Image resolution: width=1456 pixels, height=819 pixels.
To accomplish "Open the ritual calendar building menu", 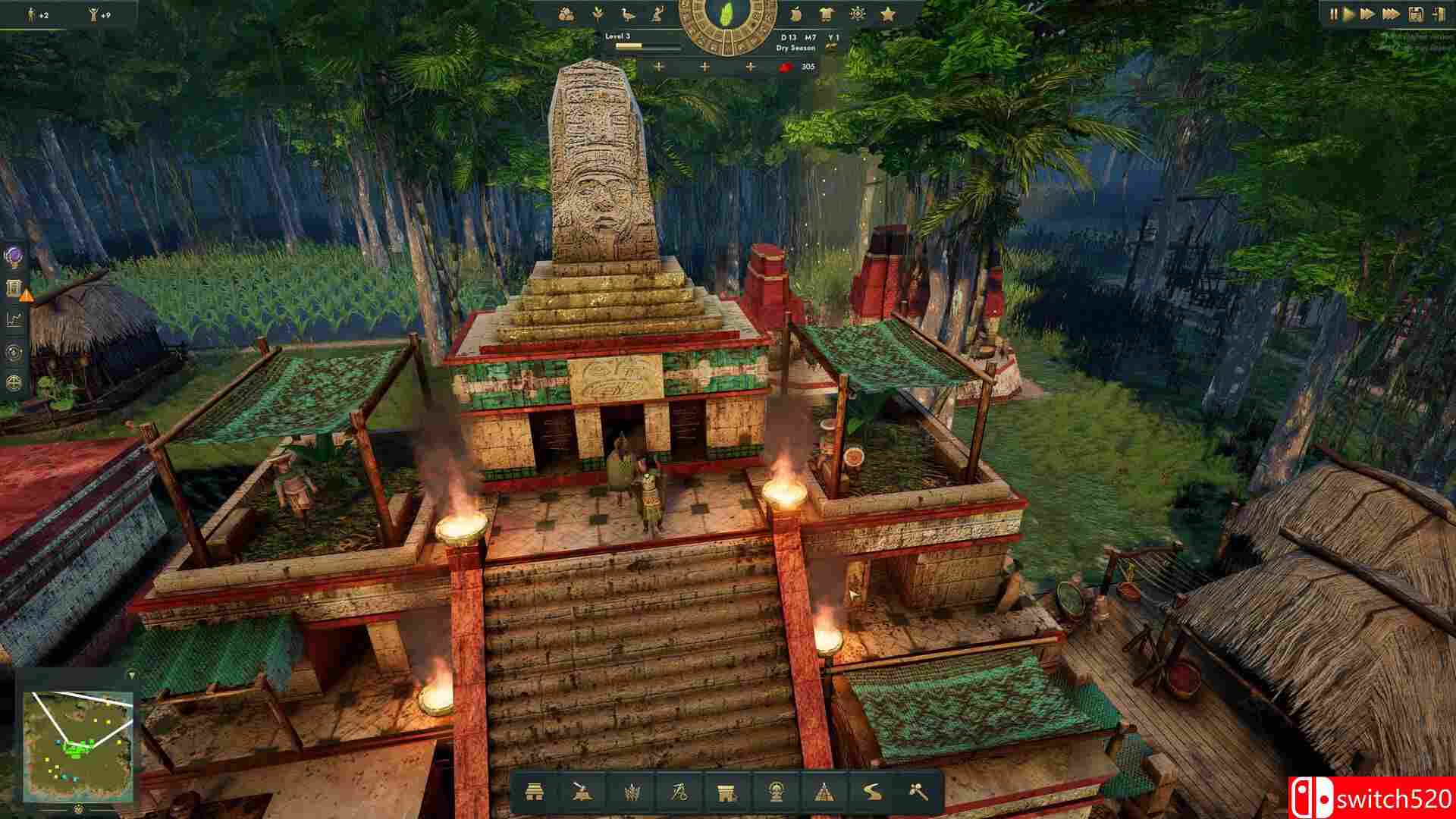I will pyautogui.click(x=775, y=792).
